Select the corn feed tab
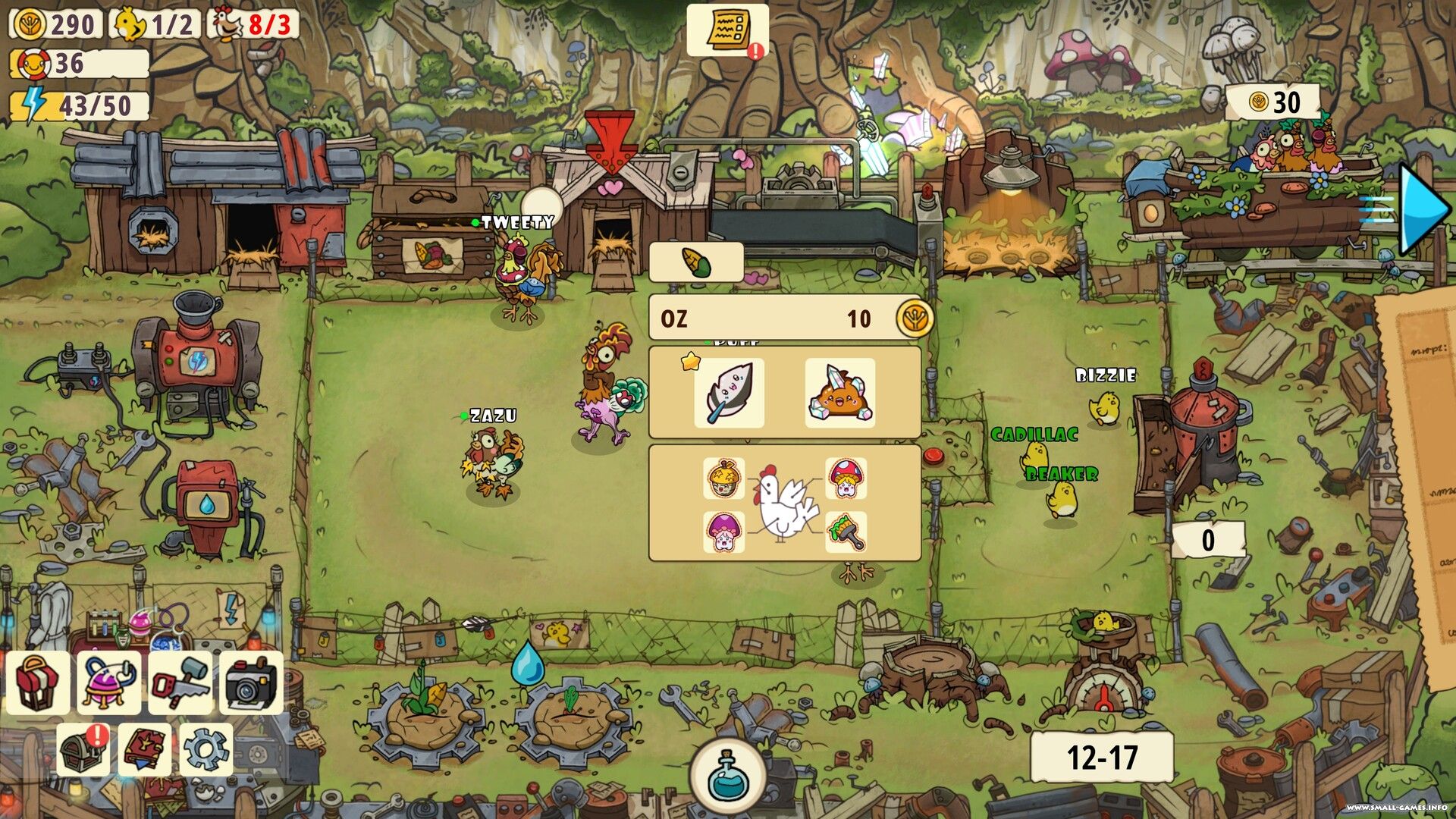This screenshot has width=1456, height=819. [x=696, y=263]
